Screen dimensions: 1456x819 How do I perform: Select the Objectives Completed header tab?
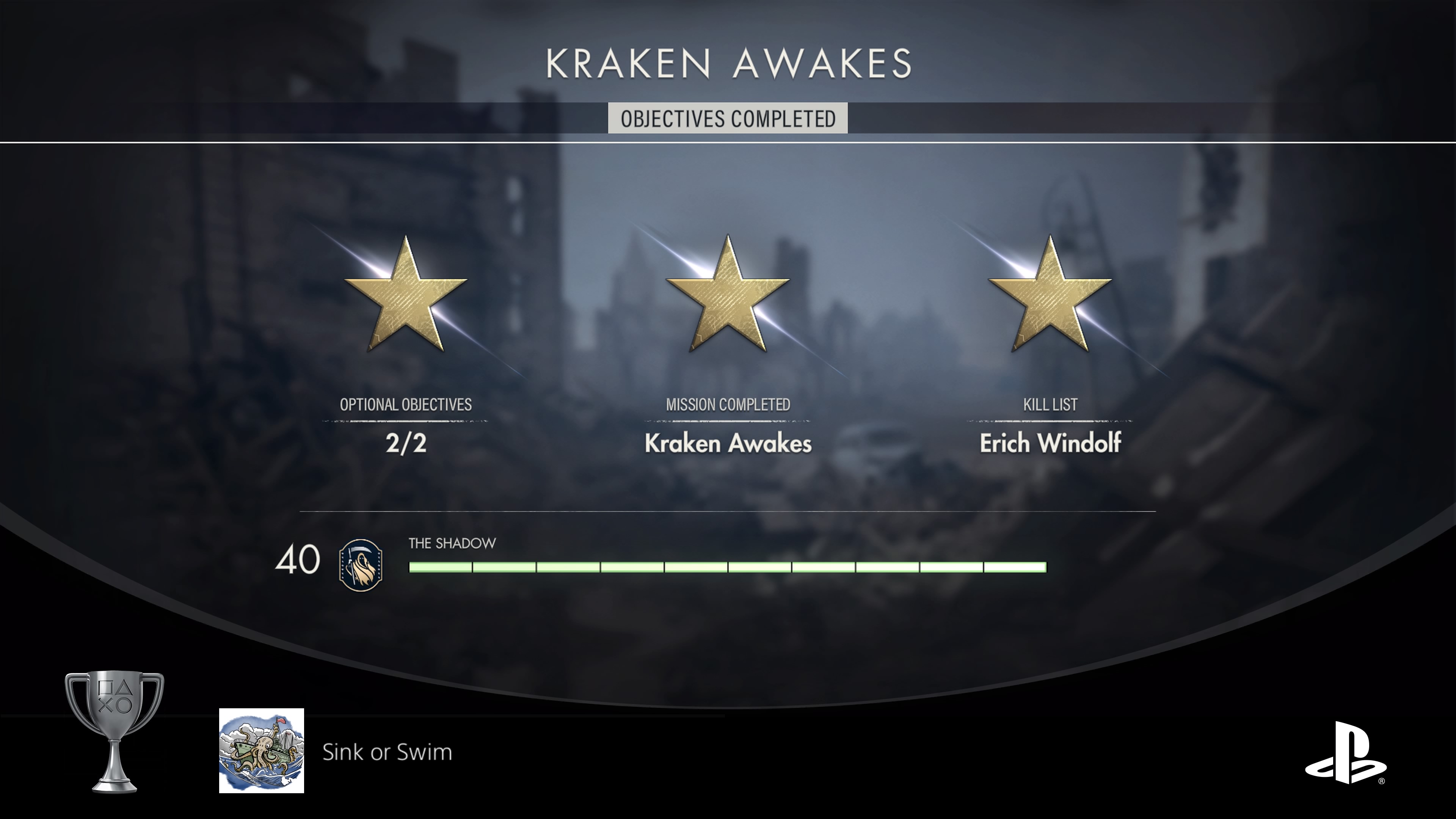[728, 119]
